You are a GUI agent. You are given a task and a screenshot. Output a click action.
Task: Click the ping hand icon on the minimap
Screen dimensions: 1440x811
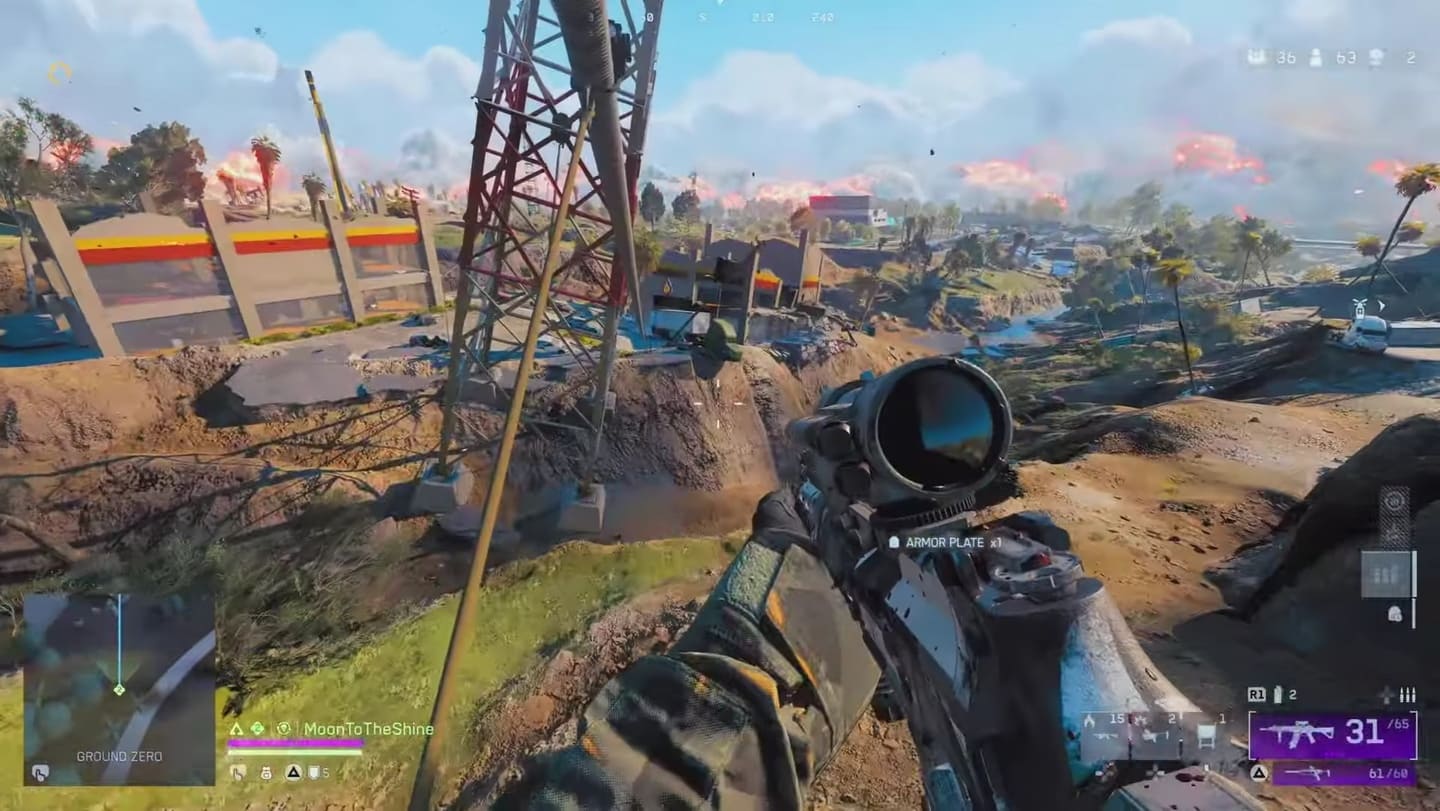pyautogui.click(x=39, y=772)
